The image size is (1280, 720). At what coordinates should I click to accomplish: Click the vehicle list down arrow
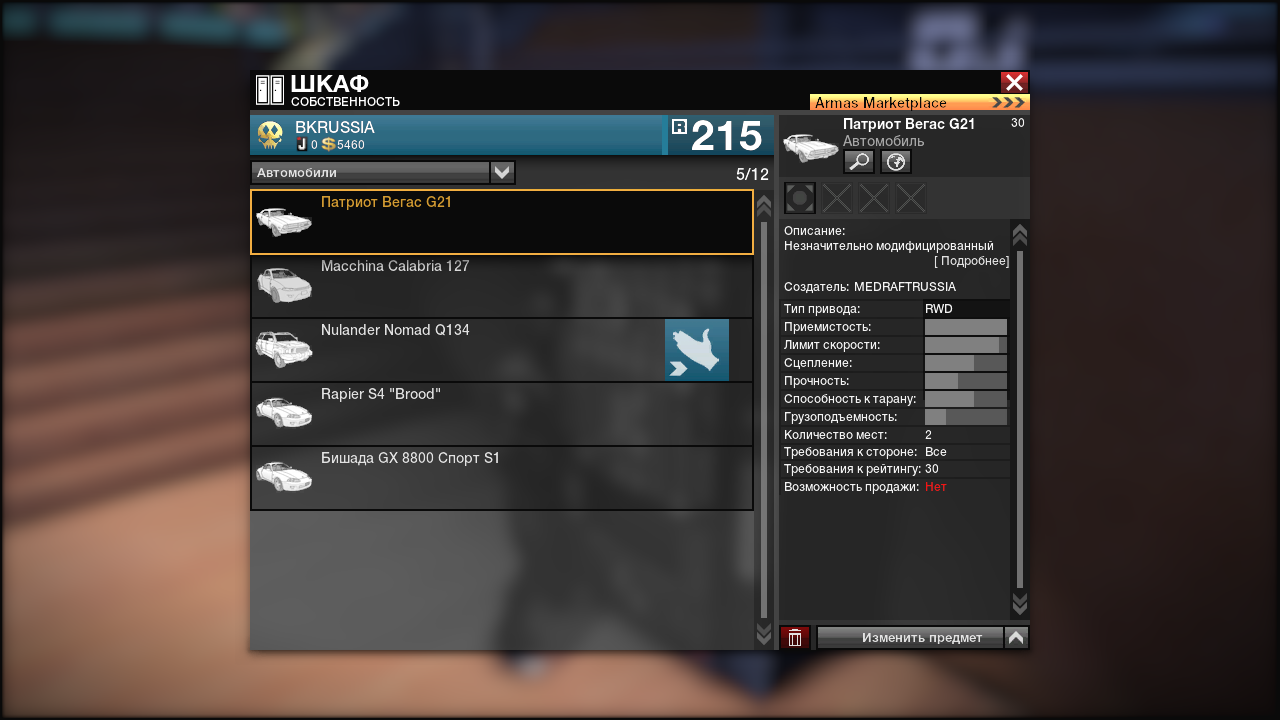(764, 635)
